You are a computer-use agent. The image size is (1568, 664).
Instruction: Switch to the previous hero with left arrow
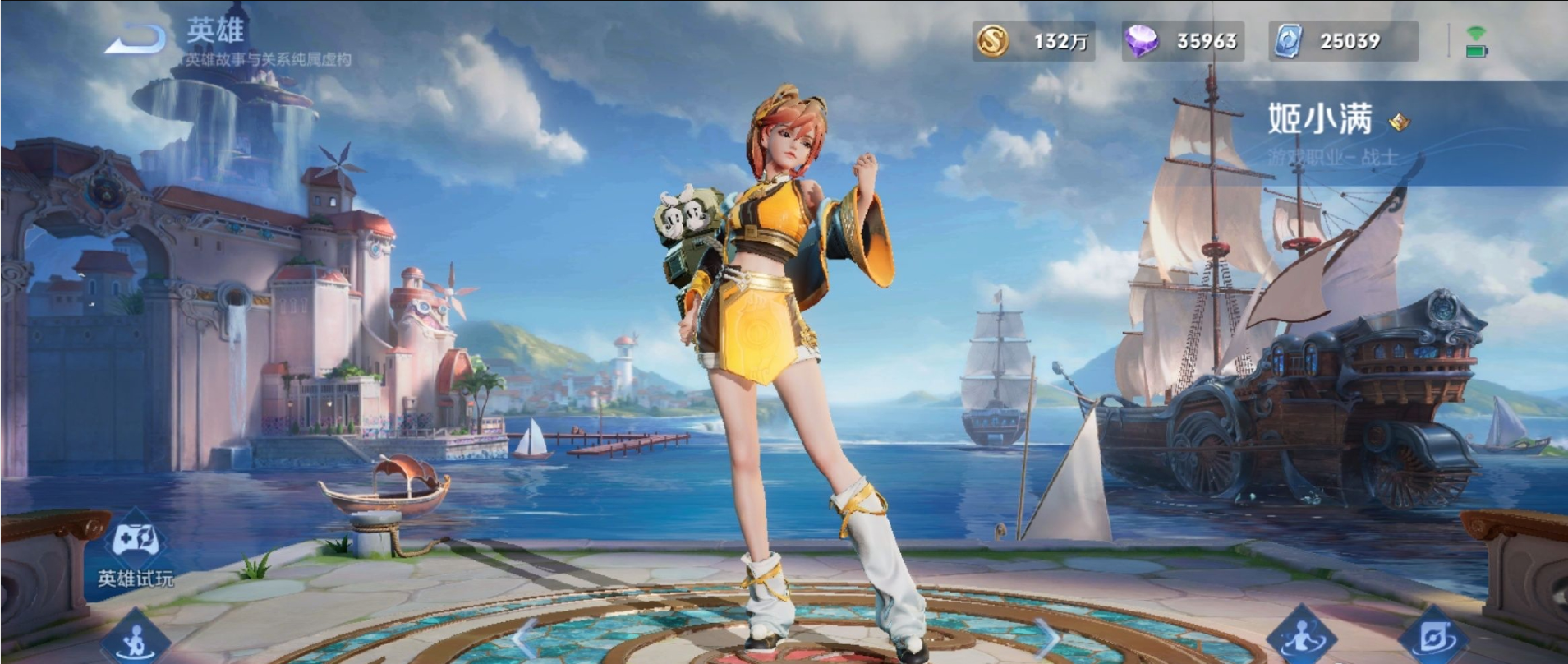pyautogui.click(x=524, y=637)
